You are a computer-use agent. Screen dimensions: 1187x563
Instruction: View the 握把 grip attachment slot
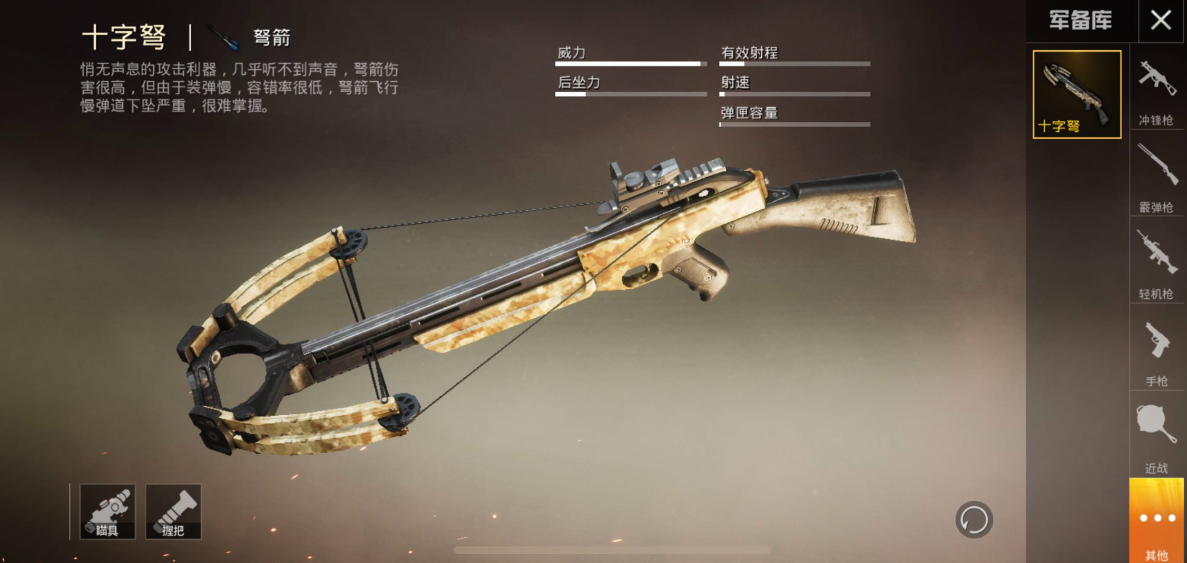(173, 512)
